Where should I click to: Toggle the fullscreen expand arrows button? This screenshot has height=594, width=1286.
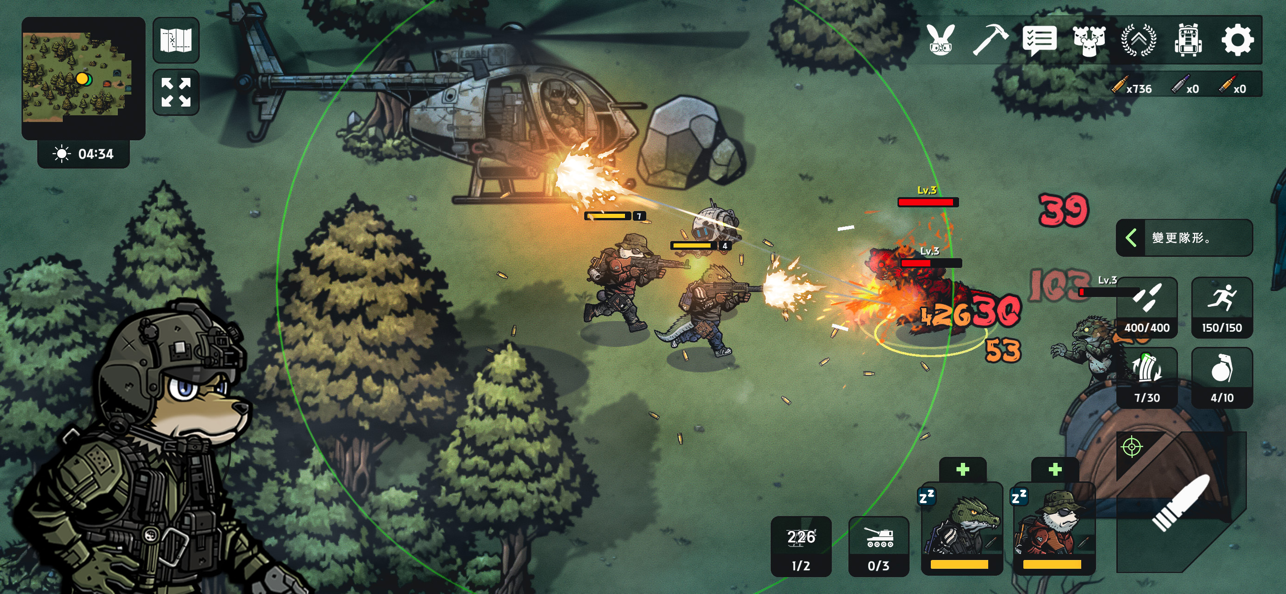point(176,93)
